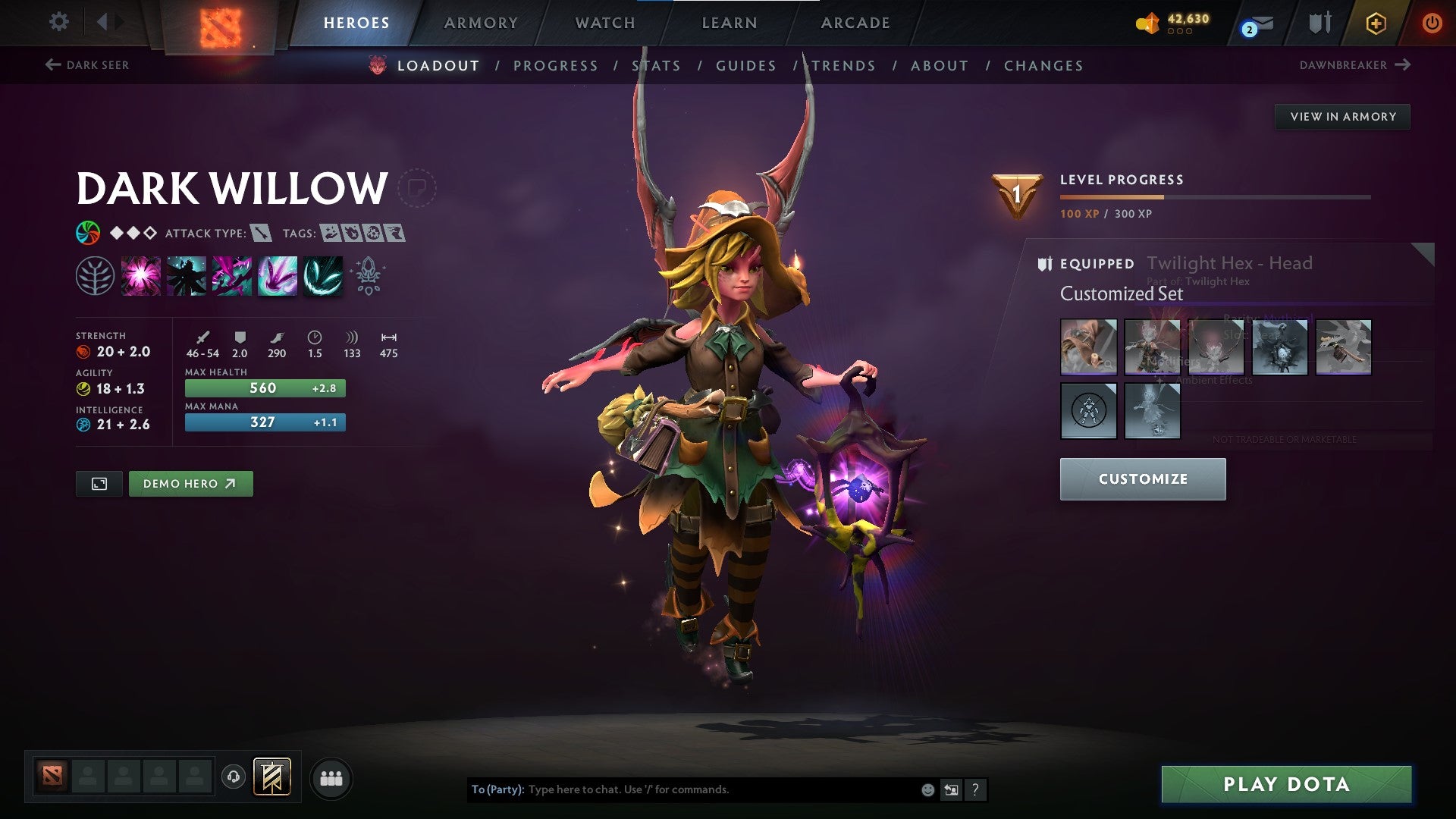Toggle the chat wheel icon beside the chat input
The image size is (1456, 819).
951,789
